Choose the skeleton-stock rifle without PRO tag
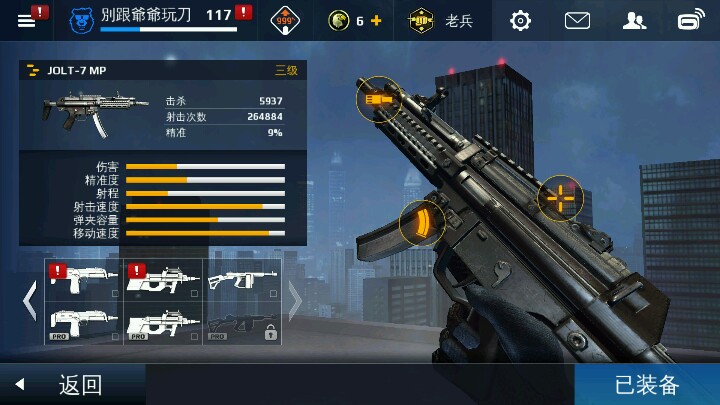The width and height of the screenshot is (720, 405). (x=243, y=281)
